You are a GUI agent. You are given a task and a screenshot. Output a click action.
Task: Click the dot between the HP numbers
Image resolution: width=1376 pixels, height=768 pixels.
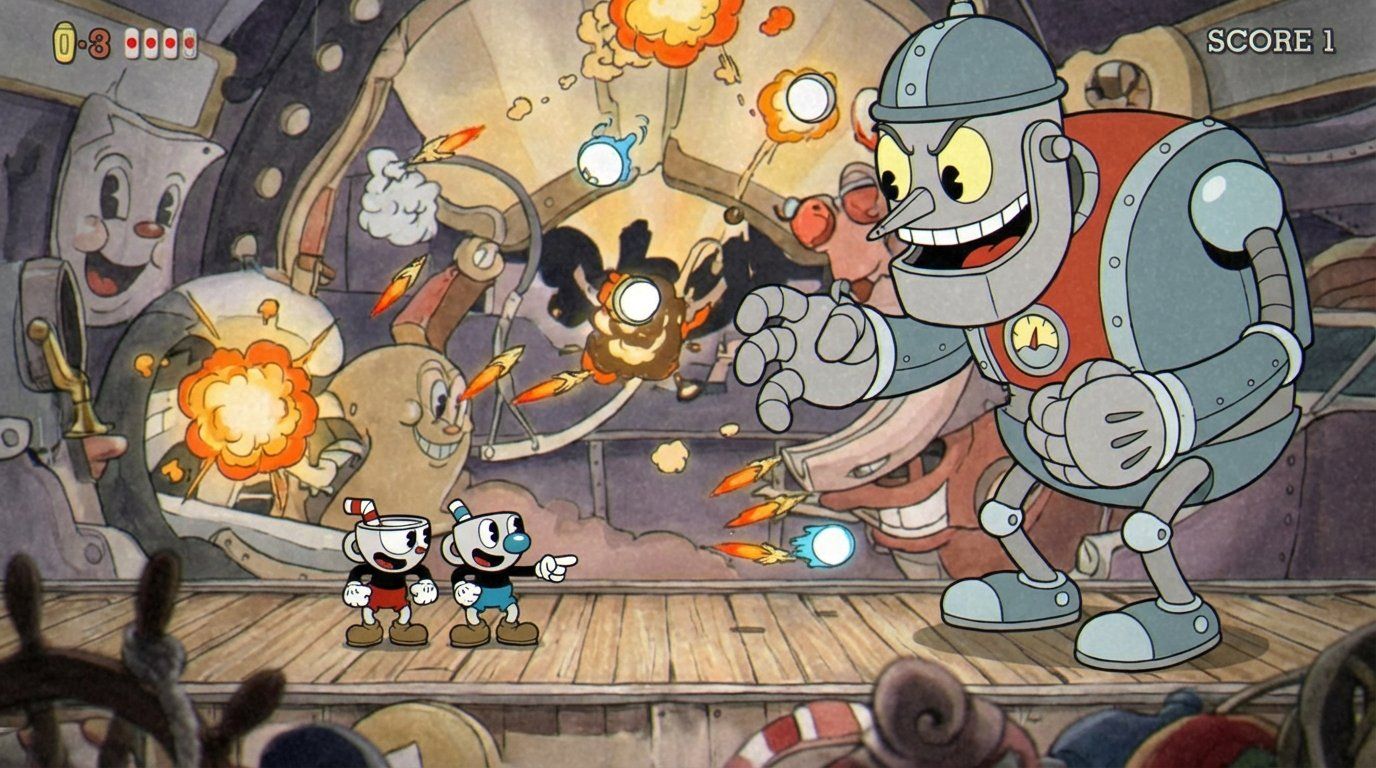[82, 43]
